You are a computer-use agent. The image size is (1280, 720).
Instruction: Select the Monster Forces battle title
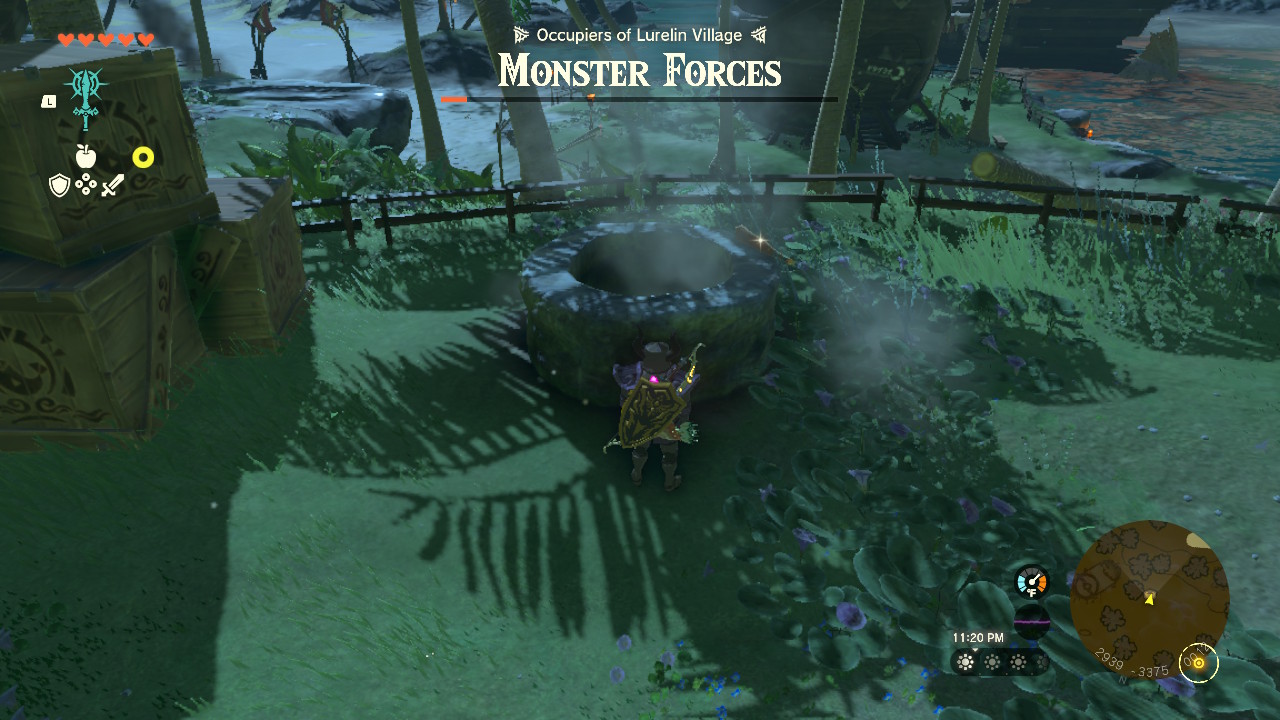click(639, 71)
